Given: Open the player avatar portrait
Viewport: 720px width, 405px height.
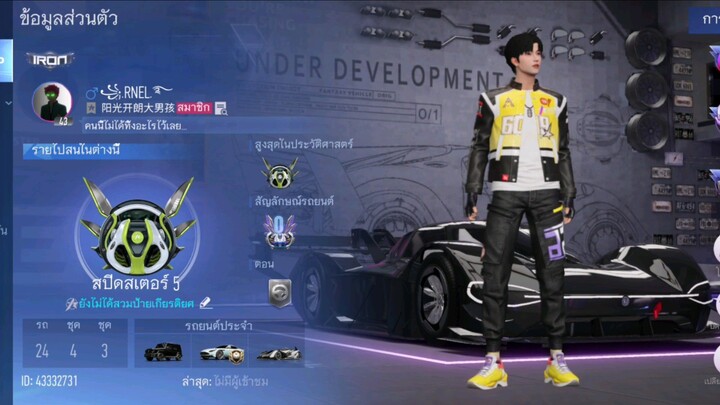Looking at the screenshot, I should (x=50, y=102).
